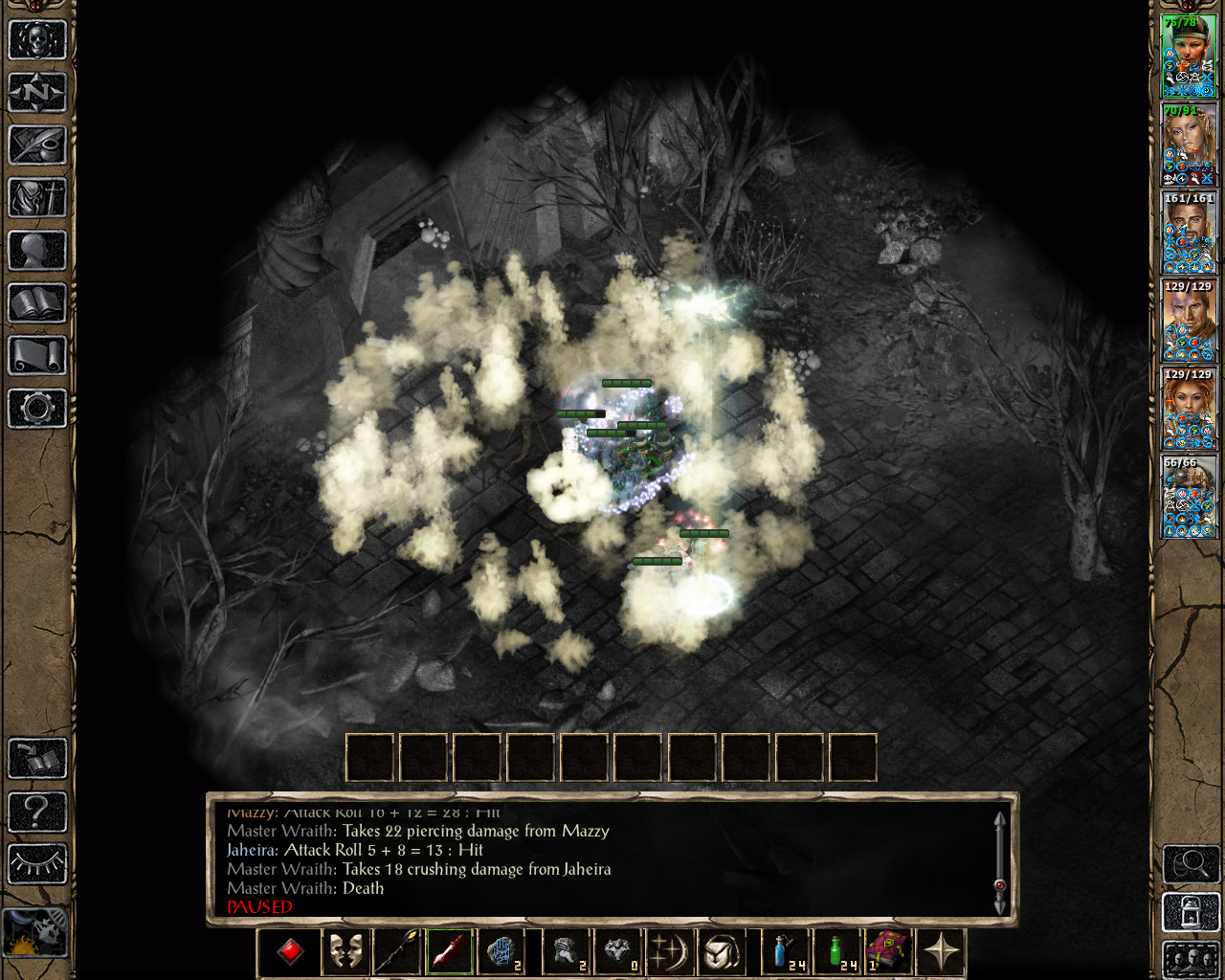1225x980 pixels.
Task: Click the magnifying glass zoom button
Action: click(1190, 864)
